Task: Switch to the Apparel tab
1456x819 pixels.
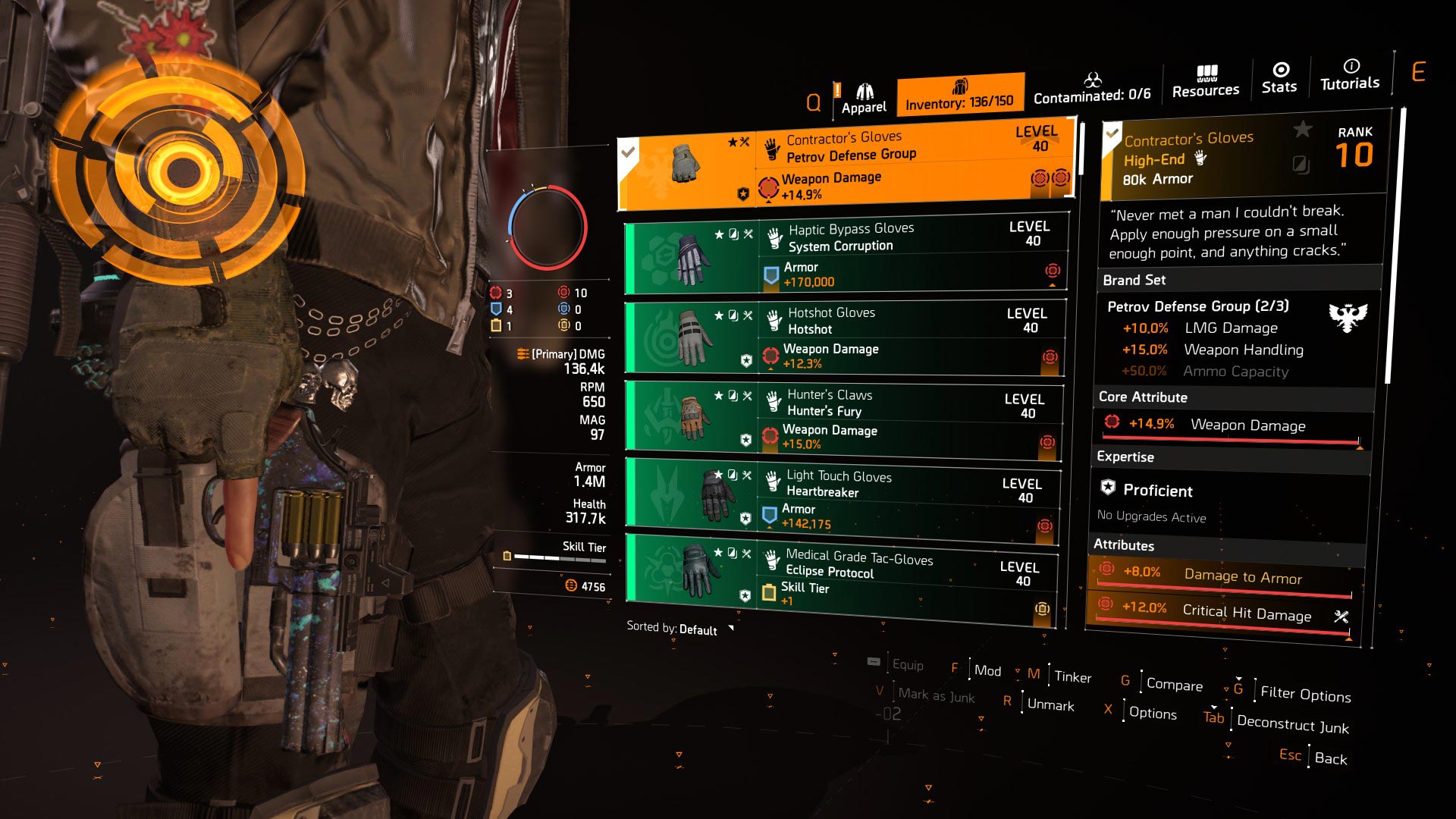Action: (864, 99)
